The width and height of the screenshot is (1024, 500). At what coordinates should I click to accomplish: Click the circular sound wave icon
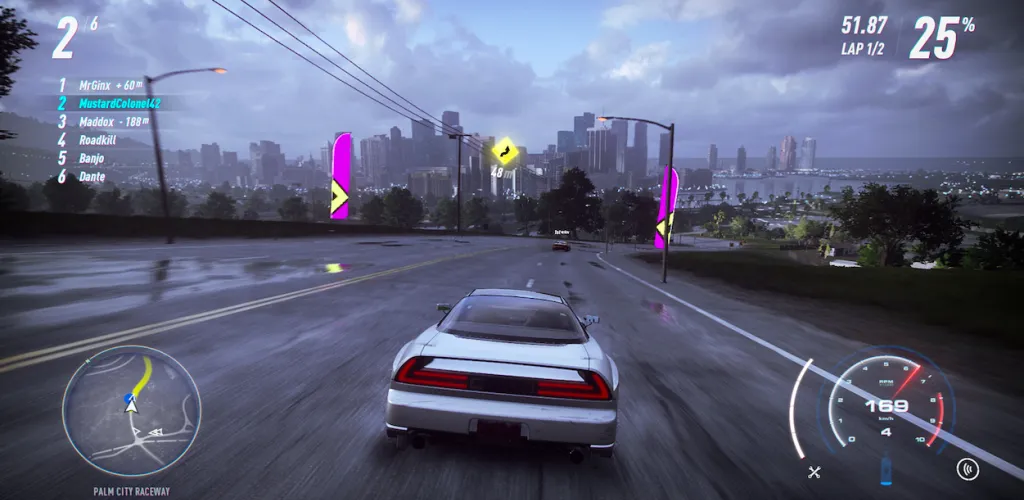pyautogui.click(x=967, y=467)
